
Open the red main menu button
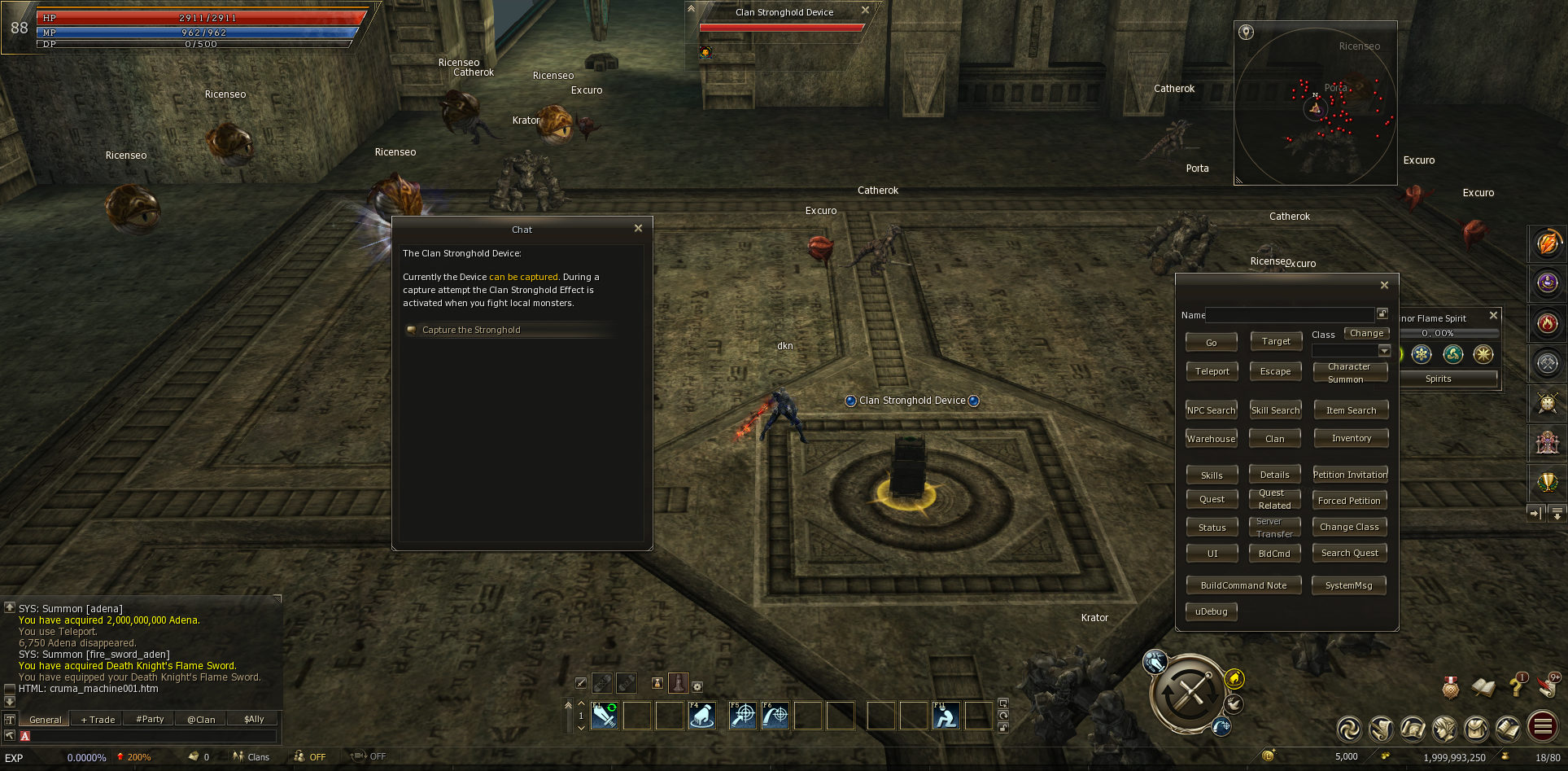click(x=1543, y=727)
